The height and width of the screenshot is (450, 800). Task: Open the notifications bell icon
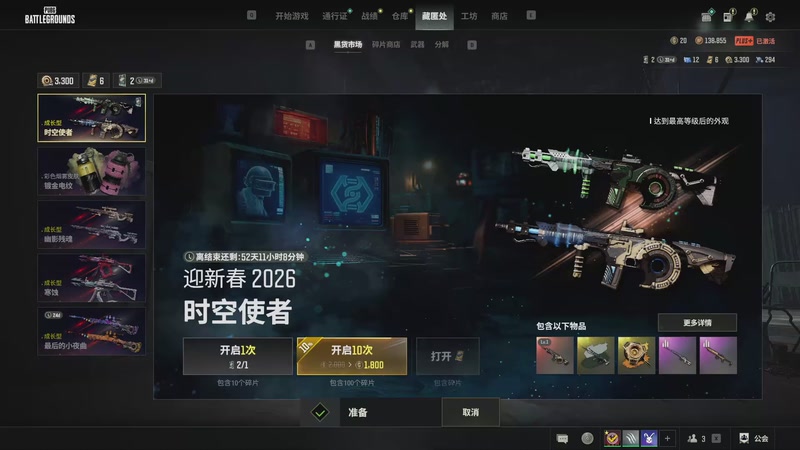click(748, 17)
